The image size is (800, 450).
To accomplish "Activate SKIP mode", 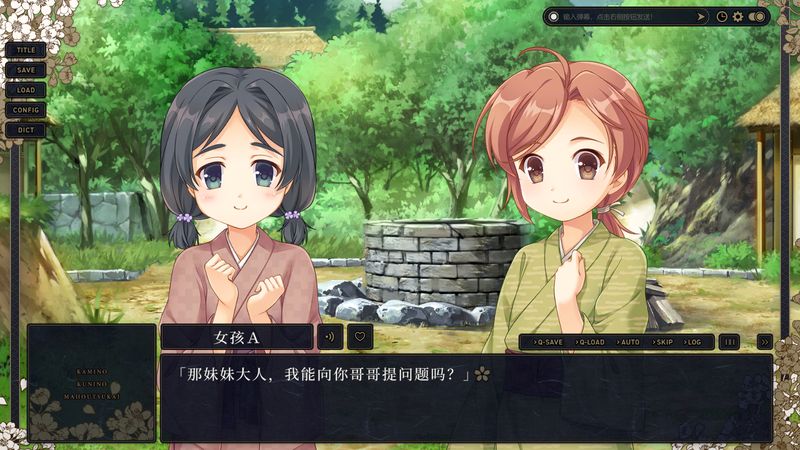I will pyautogui.click(x=660, y=342).
